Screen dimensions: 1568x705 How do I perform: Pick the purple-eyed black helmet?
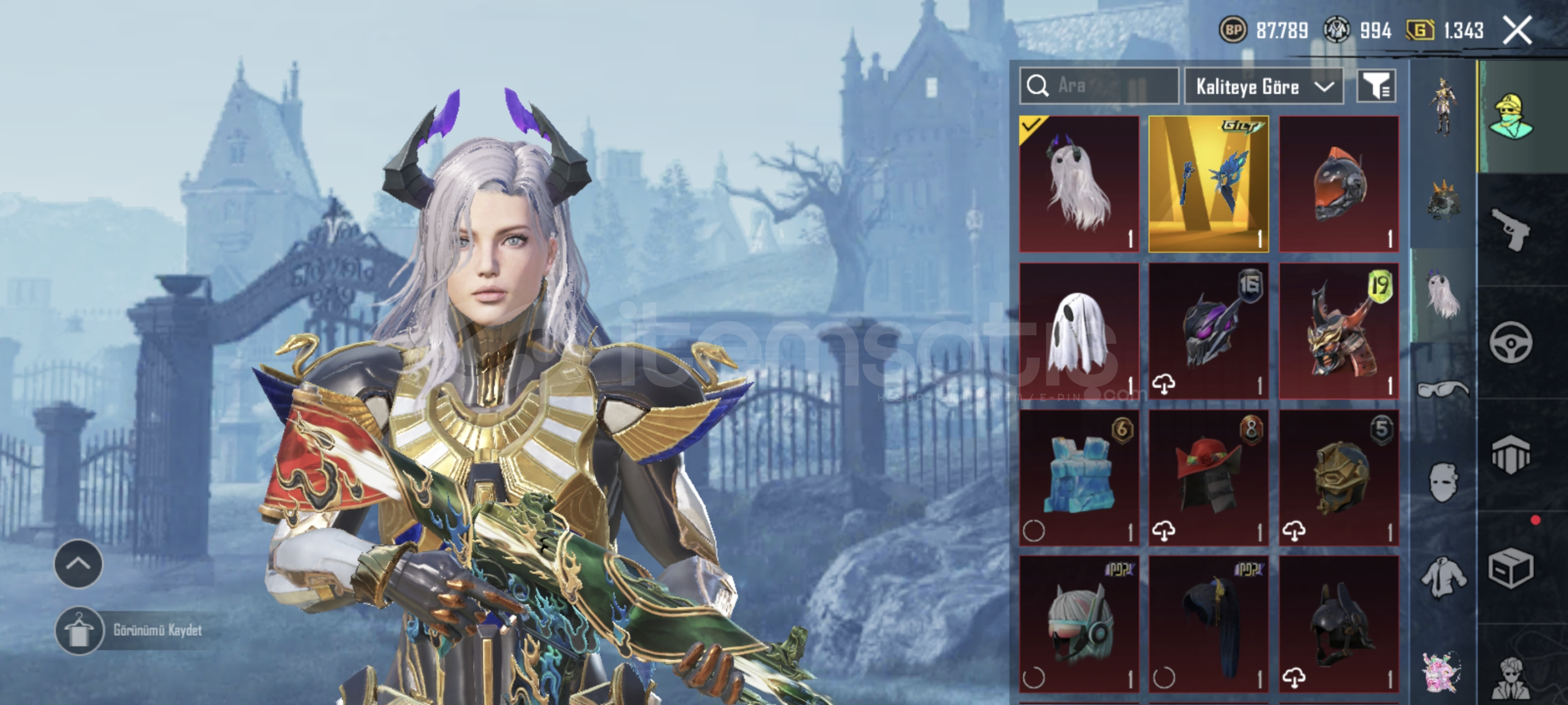(1208, 331)
